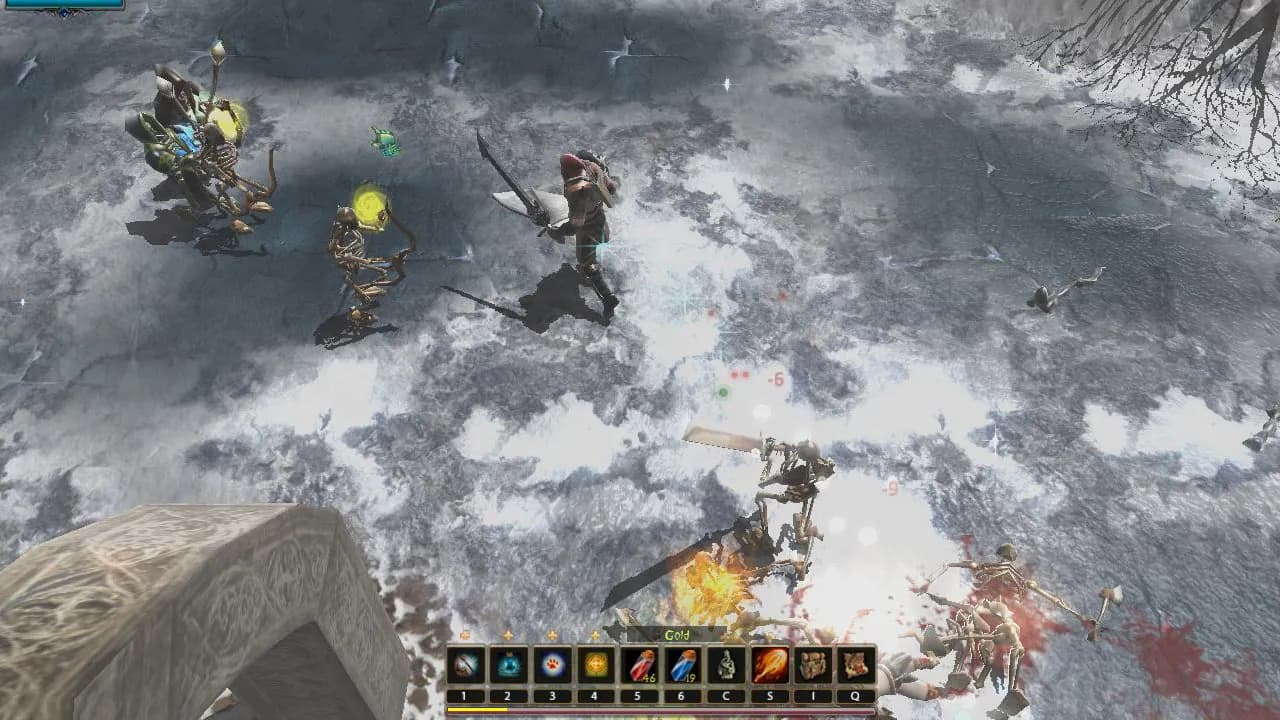Screen dimensions: 1280x720
Task: Cast the golden aura skill in slot 4
Action: tap(594, 665)
